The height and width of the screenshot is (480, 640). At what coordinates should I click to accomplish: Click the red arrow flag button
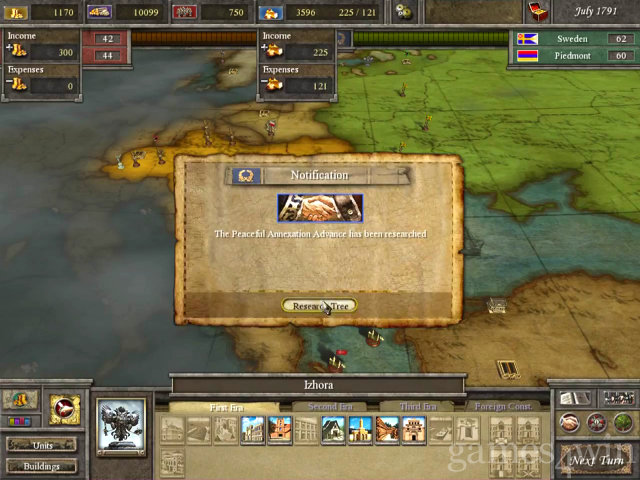coord(64,408)
